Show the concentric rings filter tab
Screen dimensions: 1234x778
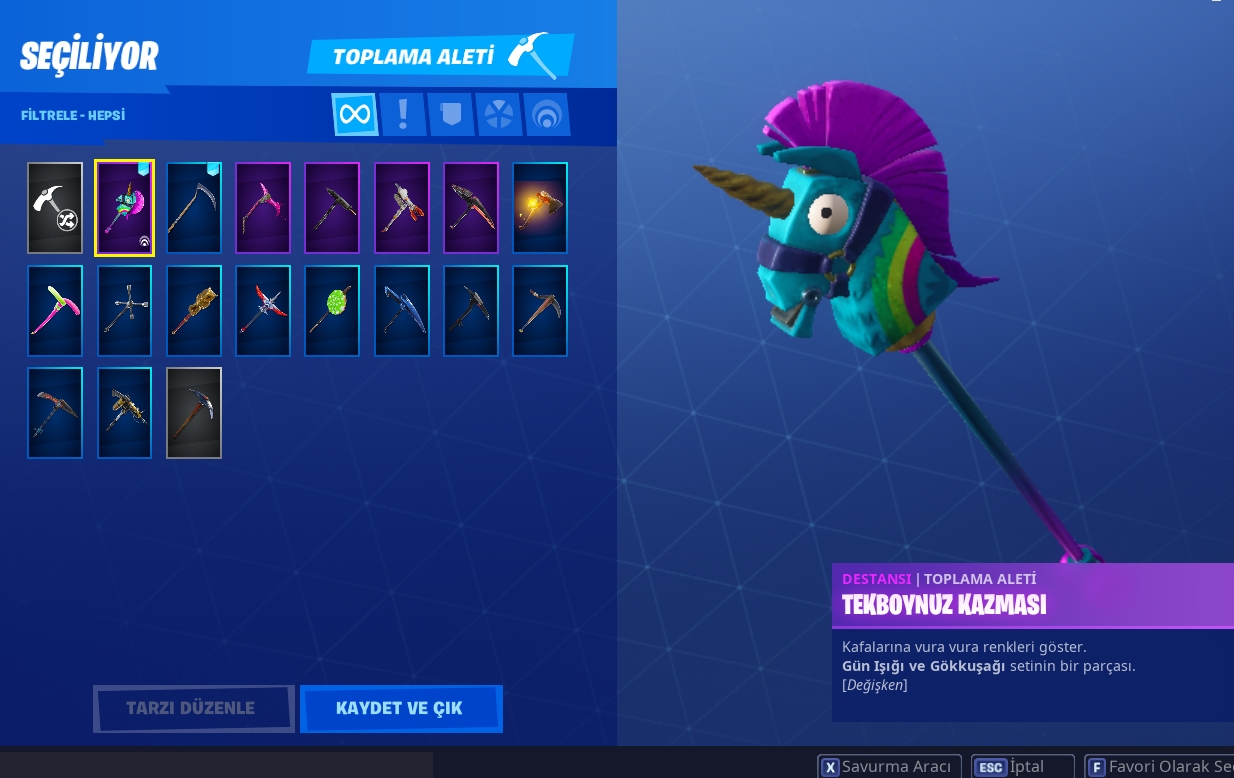tap(546, 114)
